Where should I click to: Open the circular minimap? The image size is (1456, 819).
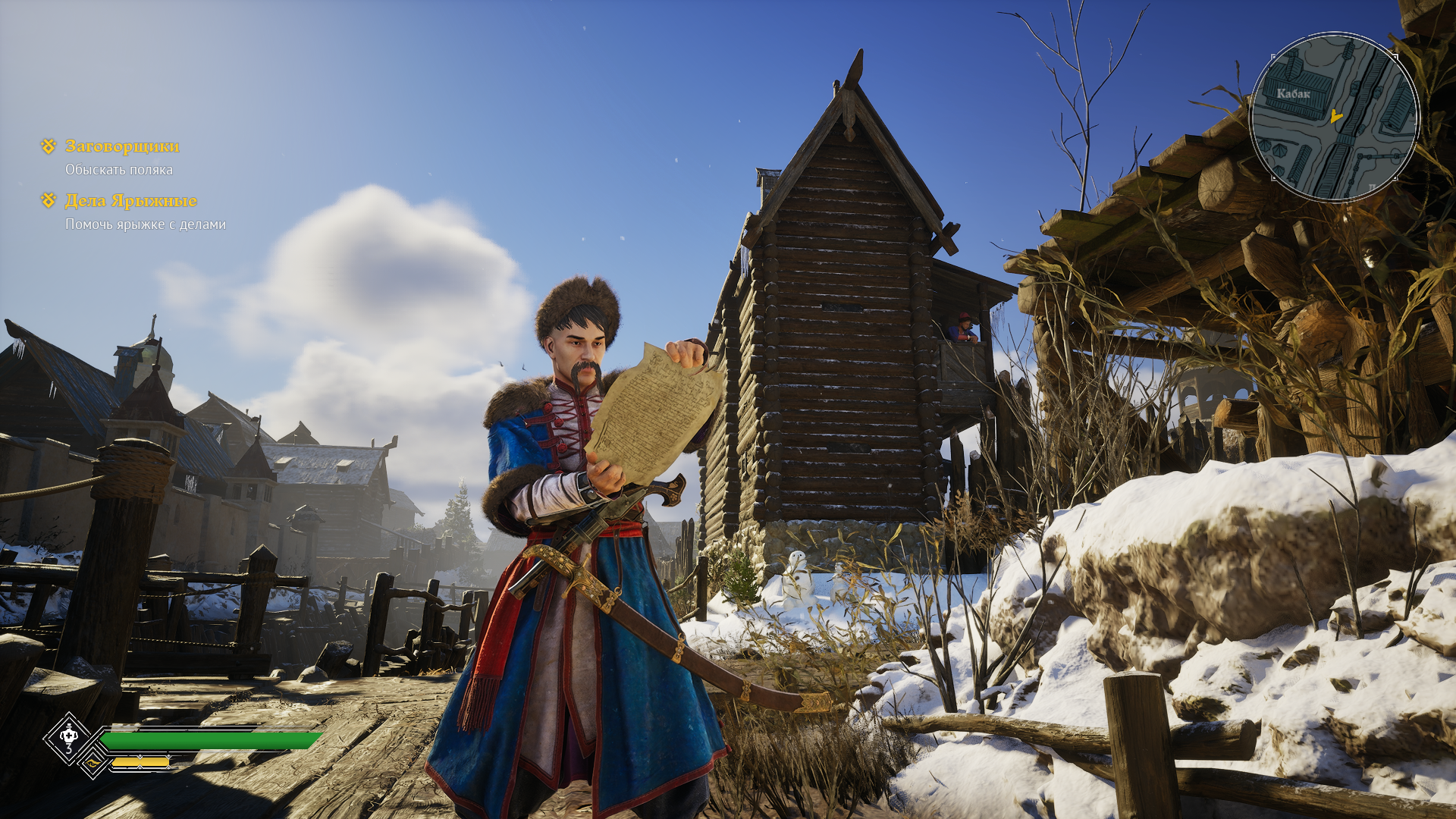point(1334,117)
